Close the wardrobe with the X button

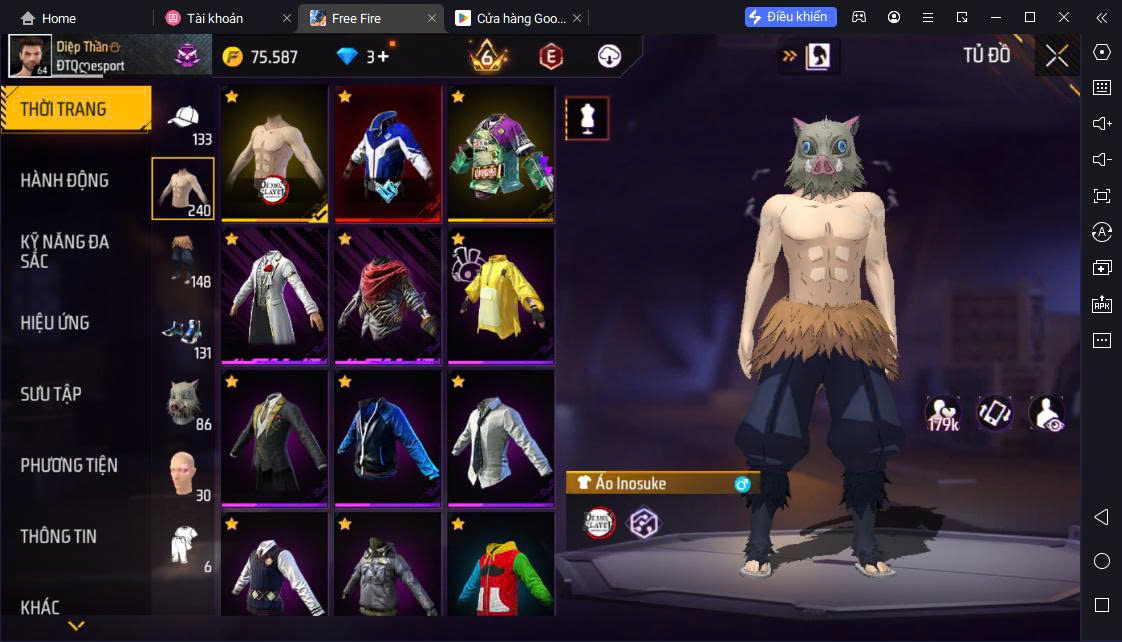[x=1057, y=56]
